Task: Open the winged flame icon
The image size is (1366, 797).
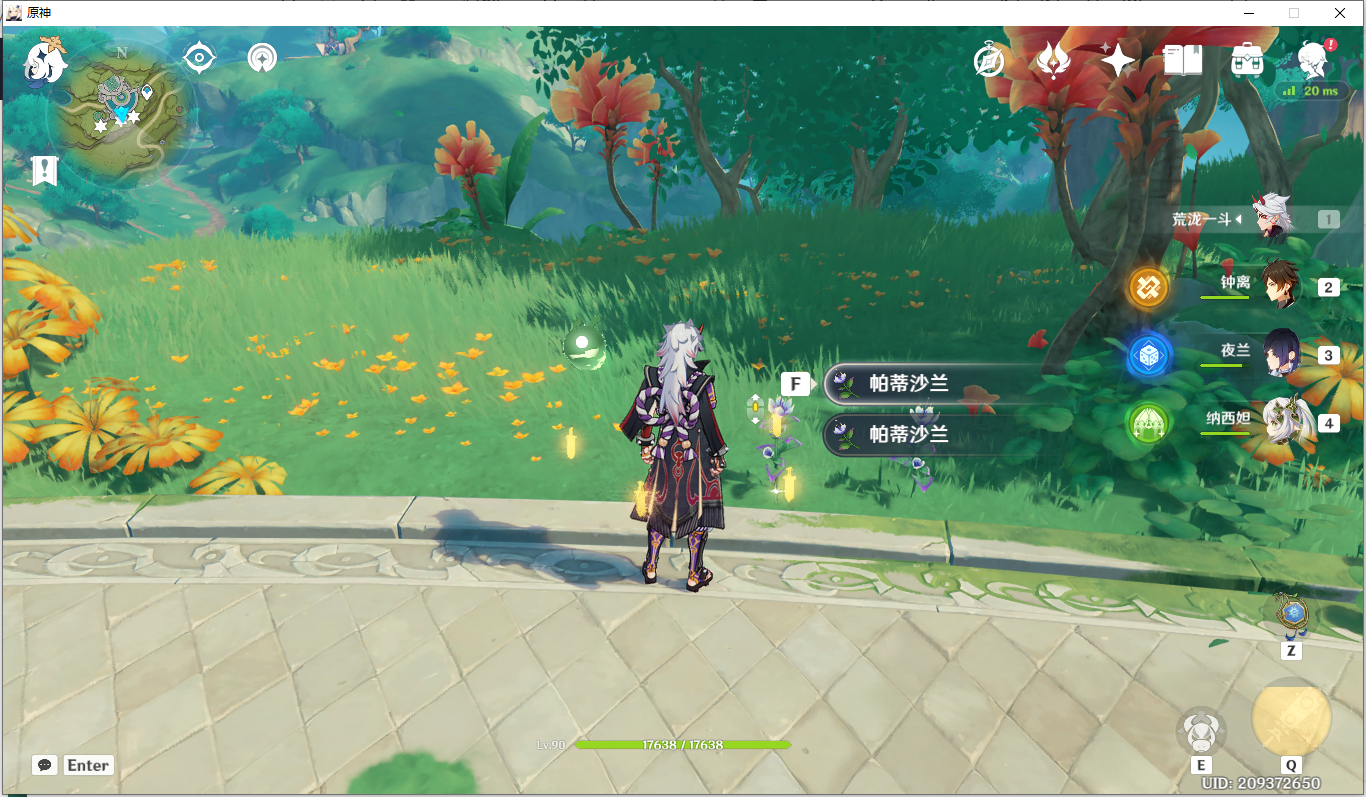Action: (1053, 62)
